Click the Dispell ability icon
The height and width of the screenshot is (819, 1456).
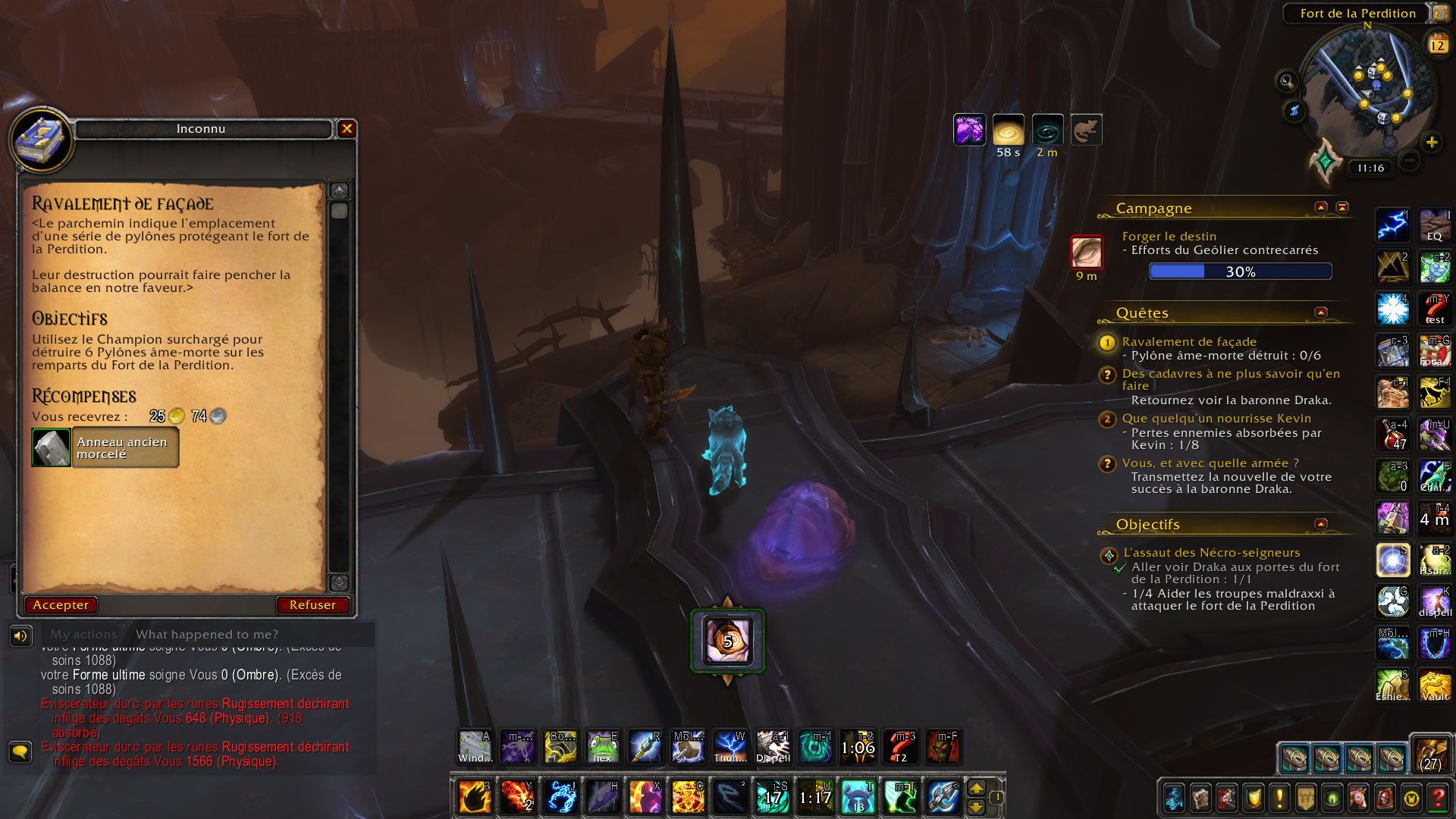773,747
